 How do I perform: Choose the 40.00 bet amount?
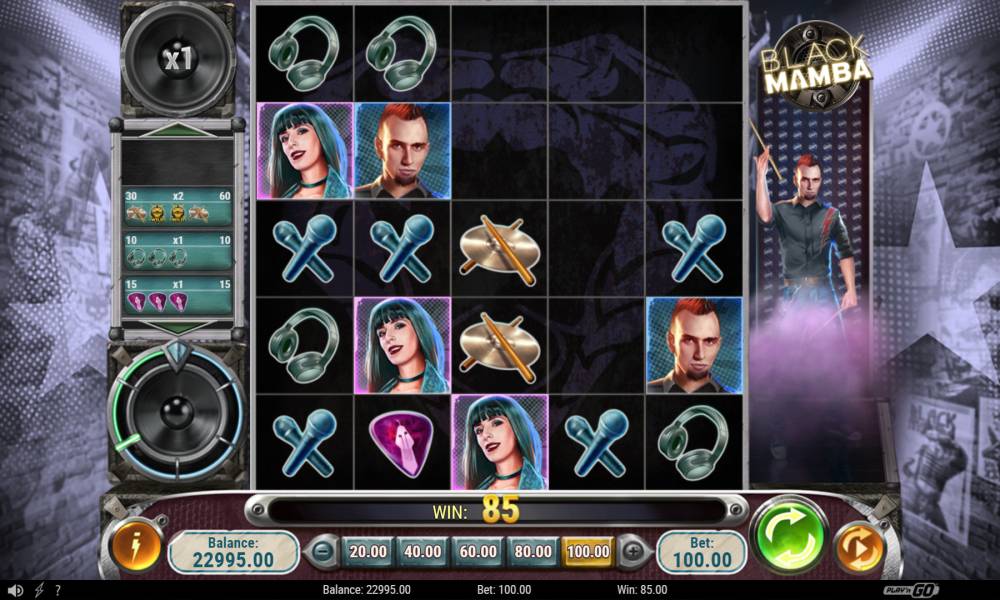[x=423, y=551]
